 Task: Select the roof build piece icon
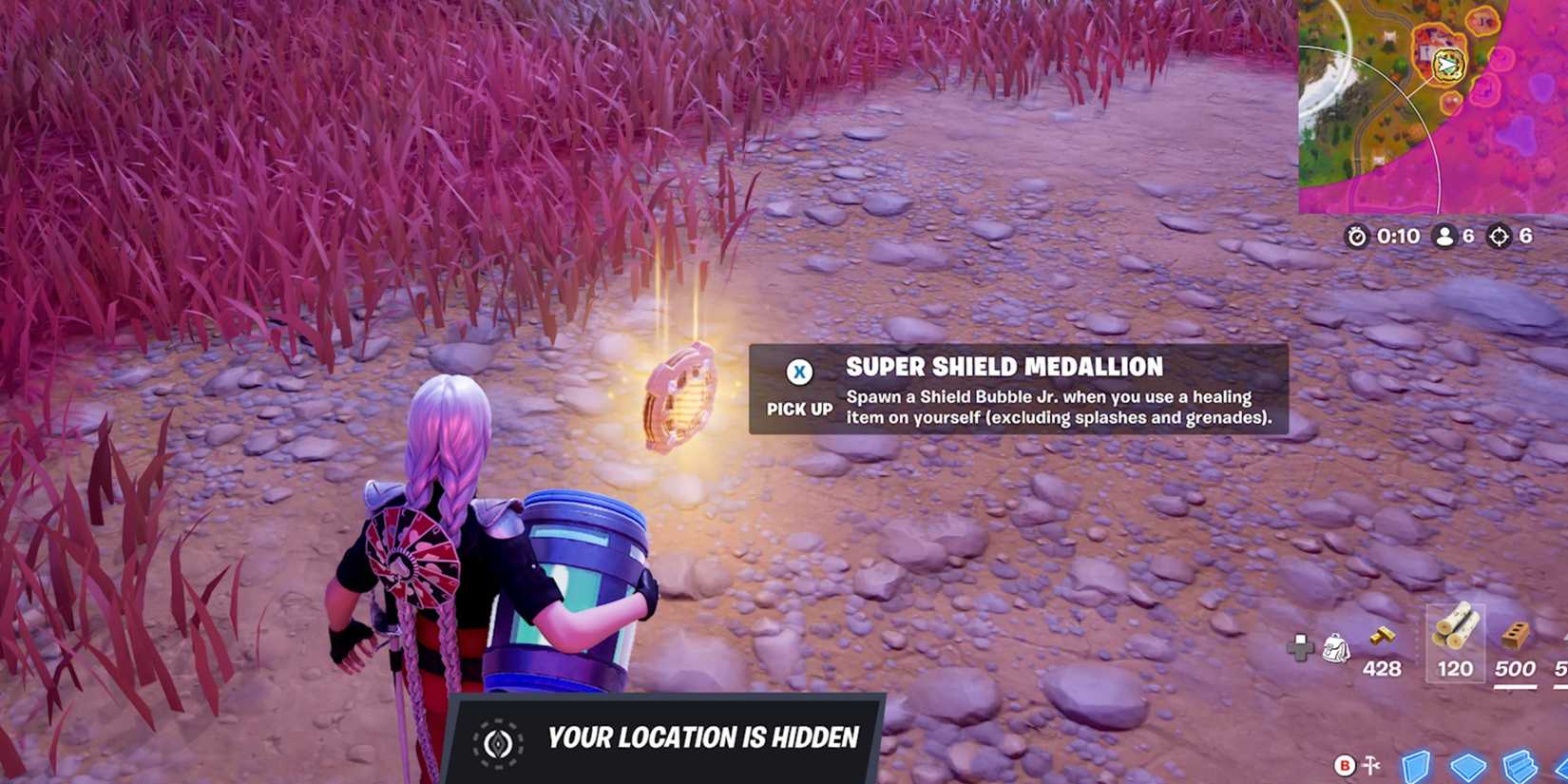(x=1562, y=766)
